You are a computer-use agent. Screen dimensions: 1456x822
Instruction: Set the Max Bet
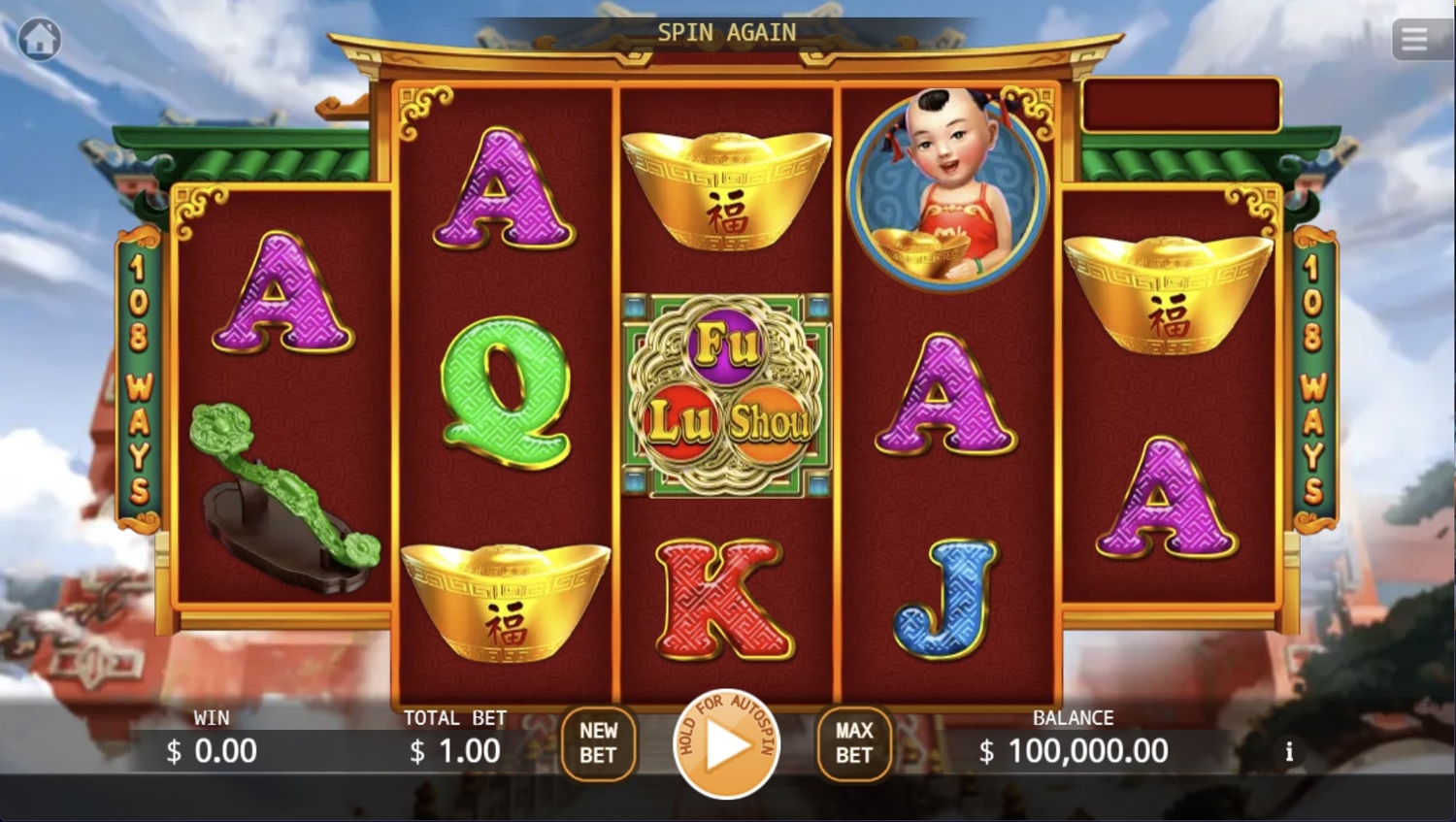[x=854, y=743]
